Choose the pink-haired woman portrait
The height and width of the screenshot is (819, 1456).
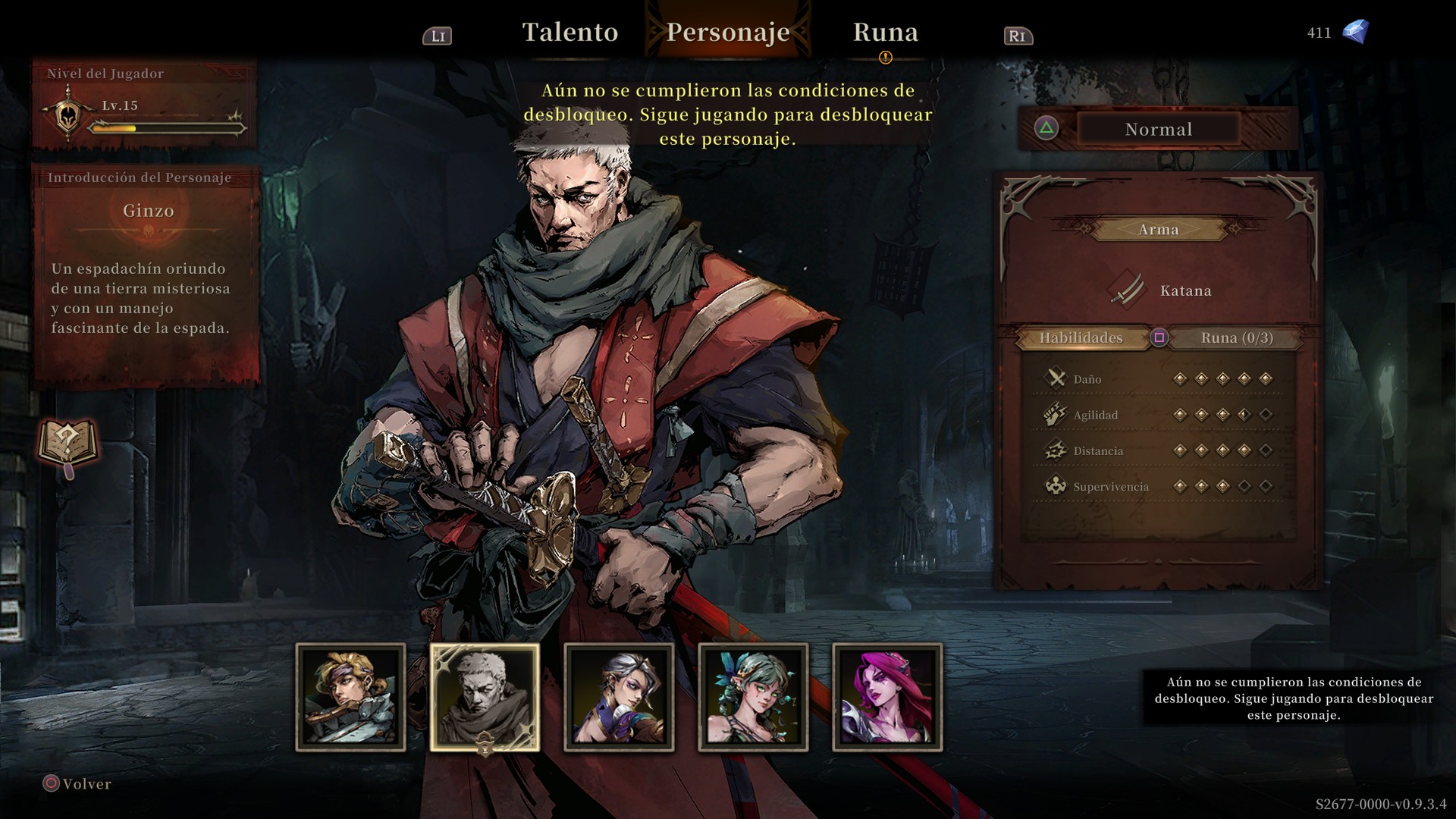pyautogui.click(x=887, y=697)
